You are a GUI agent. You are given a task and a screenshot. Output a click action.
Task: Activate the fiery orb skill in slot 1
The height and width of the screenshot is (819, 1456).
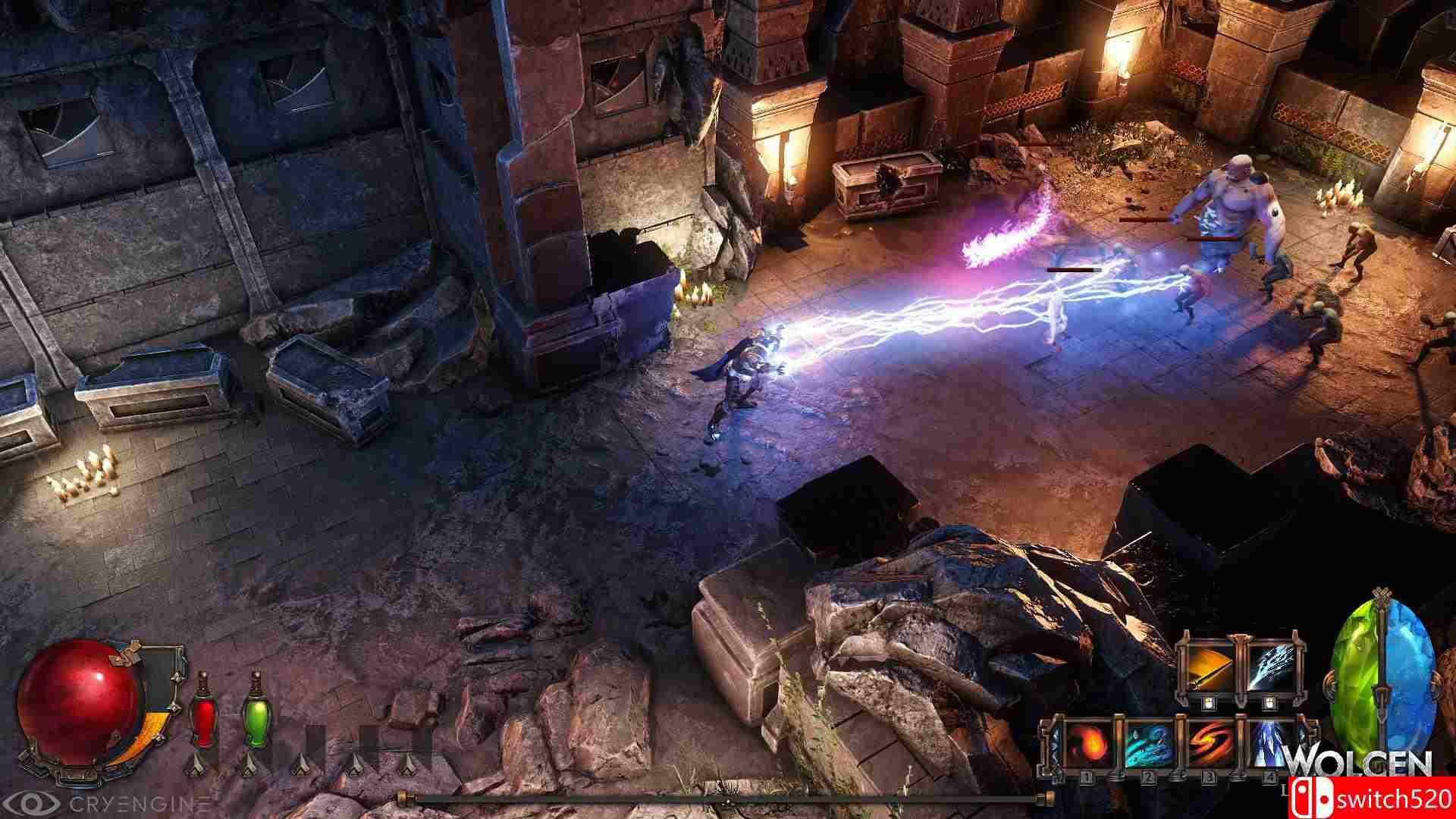(x=1089, y=743)
